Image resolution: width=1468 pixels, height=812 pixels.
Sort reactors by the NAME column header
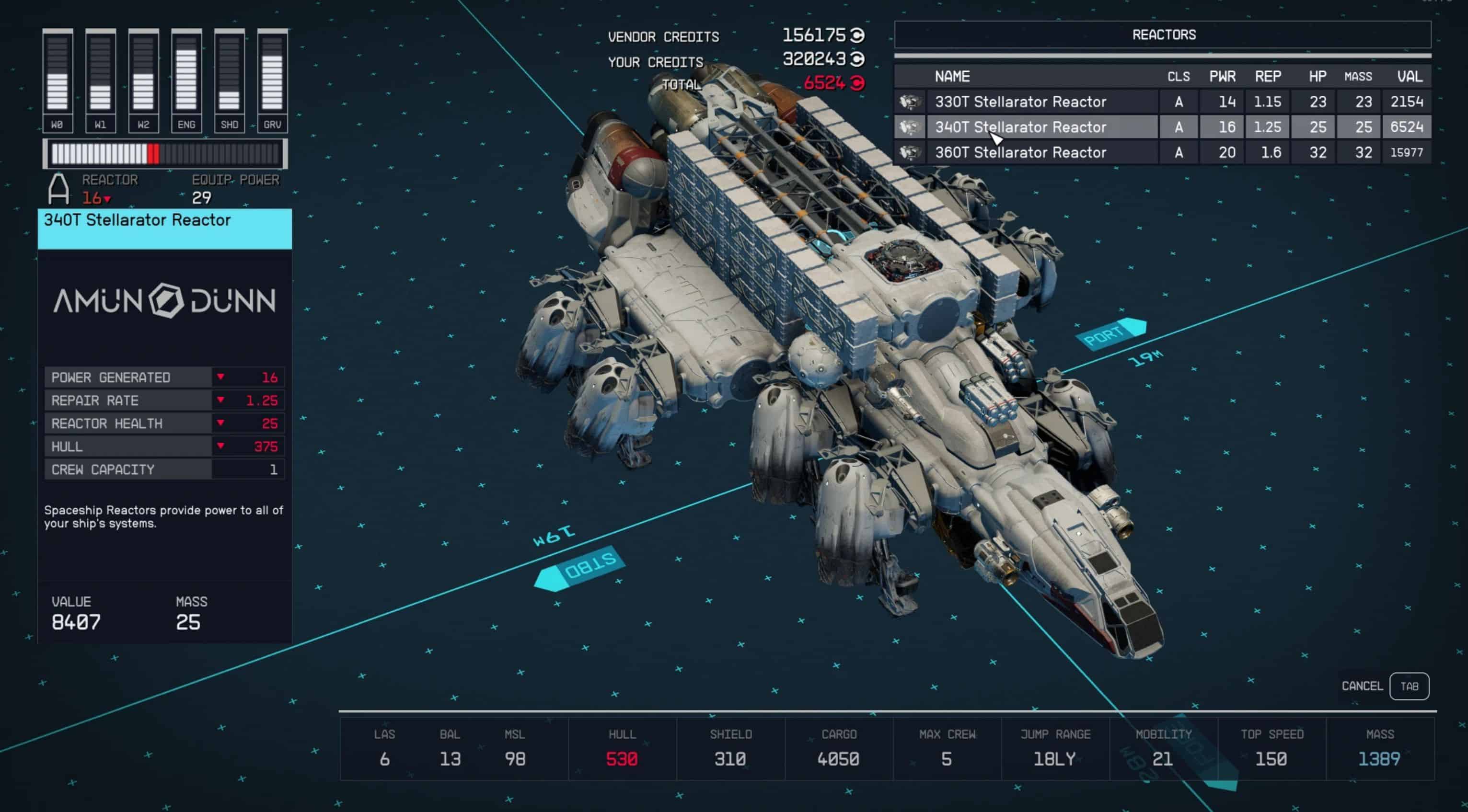click(952, 76)
